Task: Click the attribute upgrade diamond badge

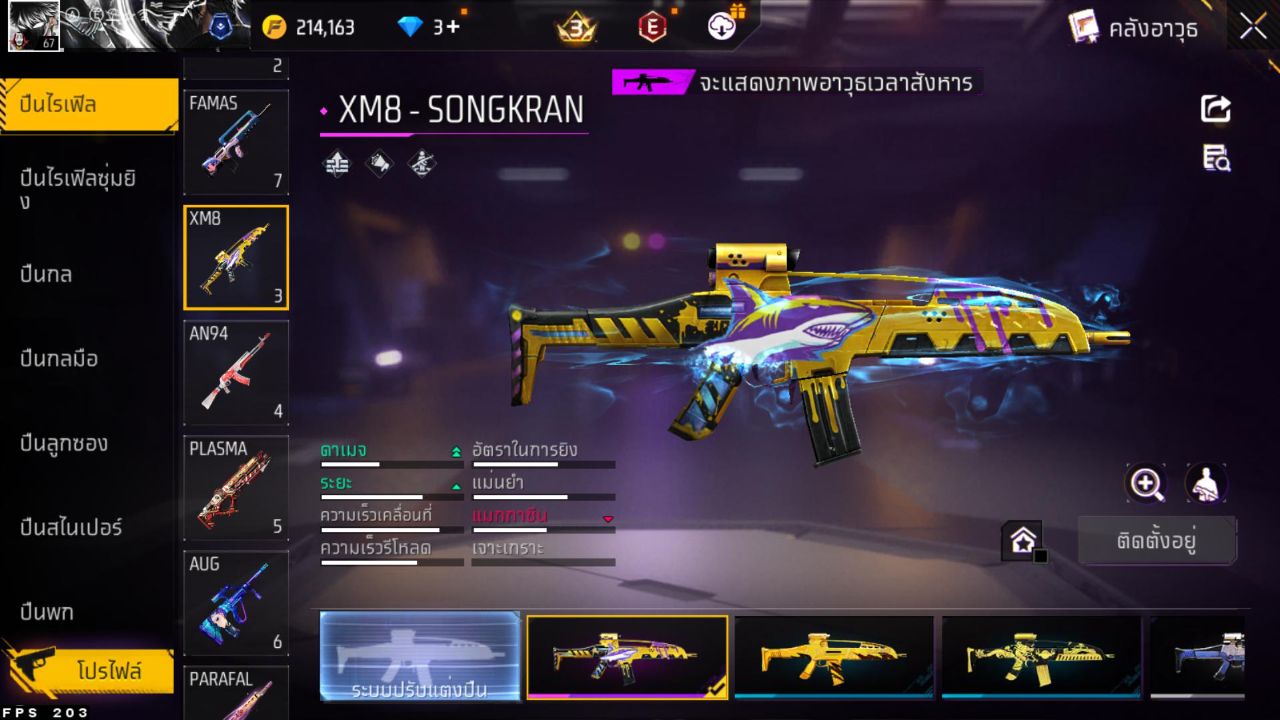Action: pyautogui.click(x=336, y=165)
